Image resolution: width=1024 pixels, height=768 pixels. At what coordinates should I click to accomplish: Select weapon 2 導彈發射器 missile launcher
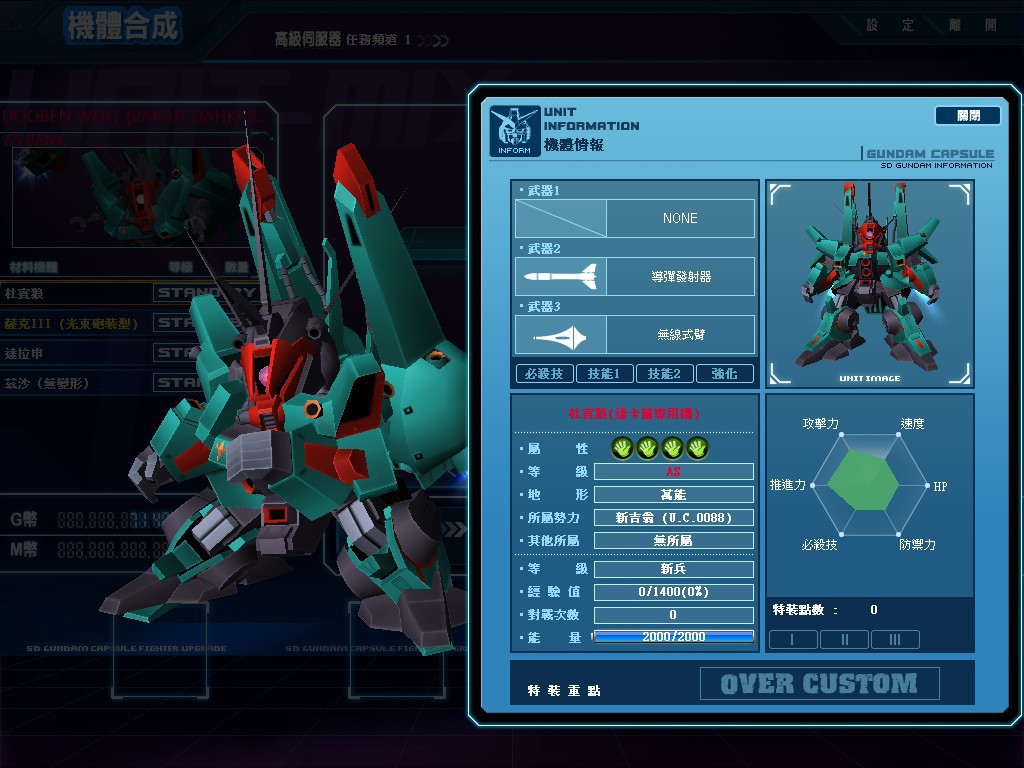(x=635, y=277)
